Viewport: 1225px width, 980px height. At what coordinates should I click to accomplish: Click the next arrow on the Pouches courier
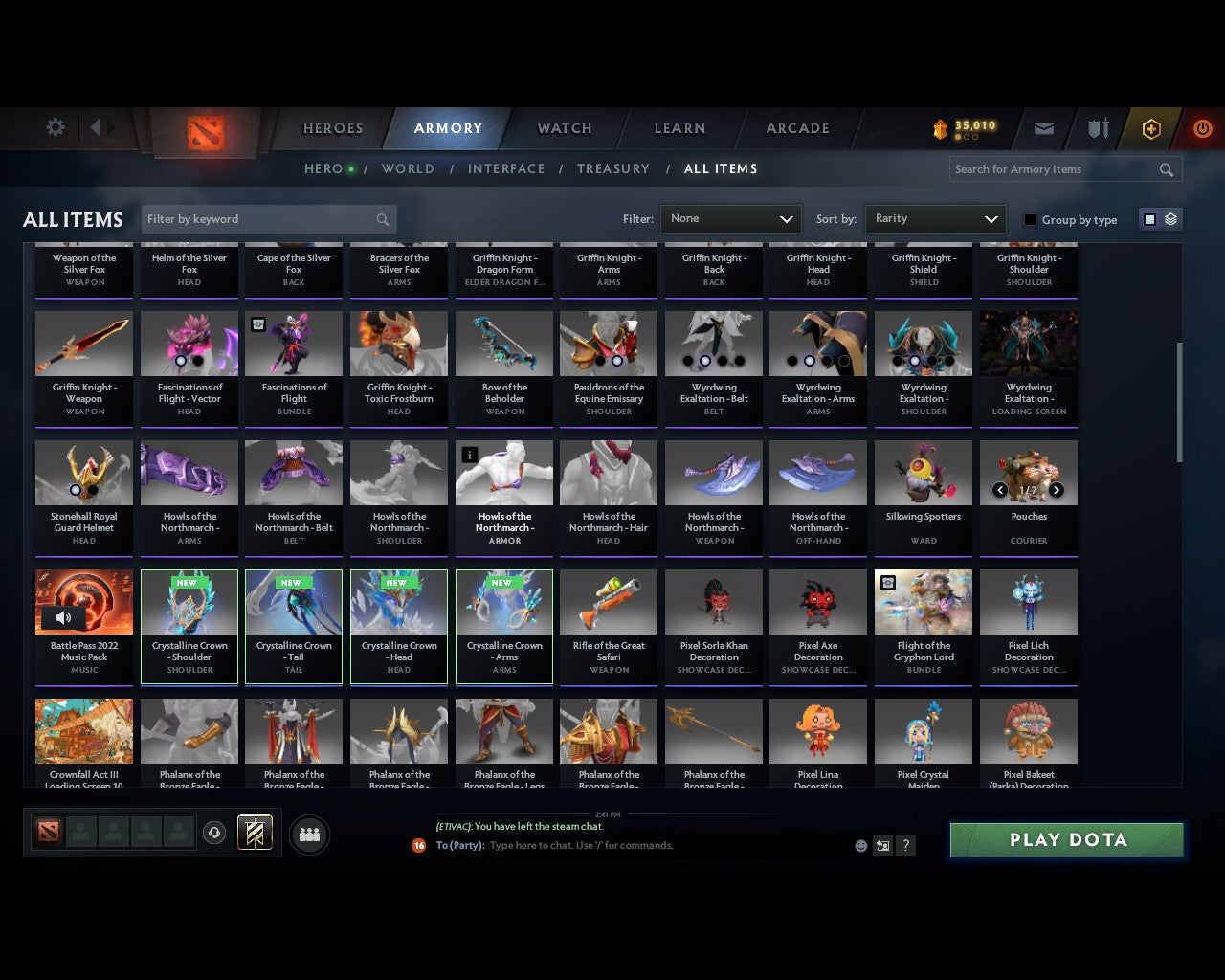1057,489
